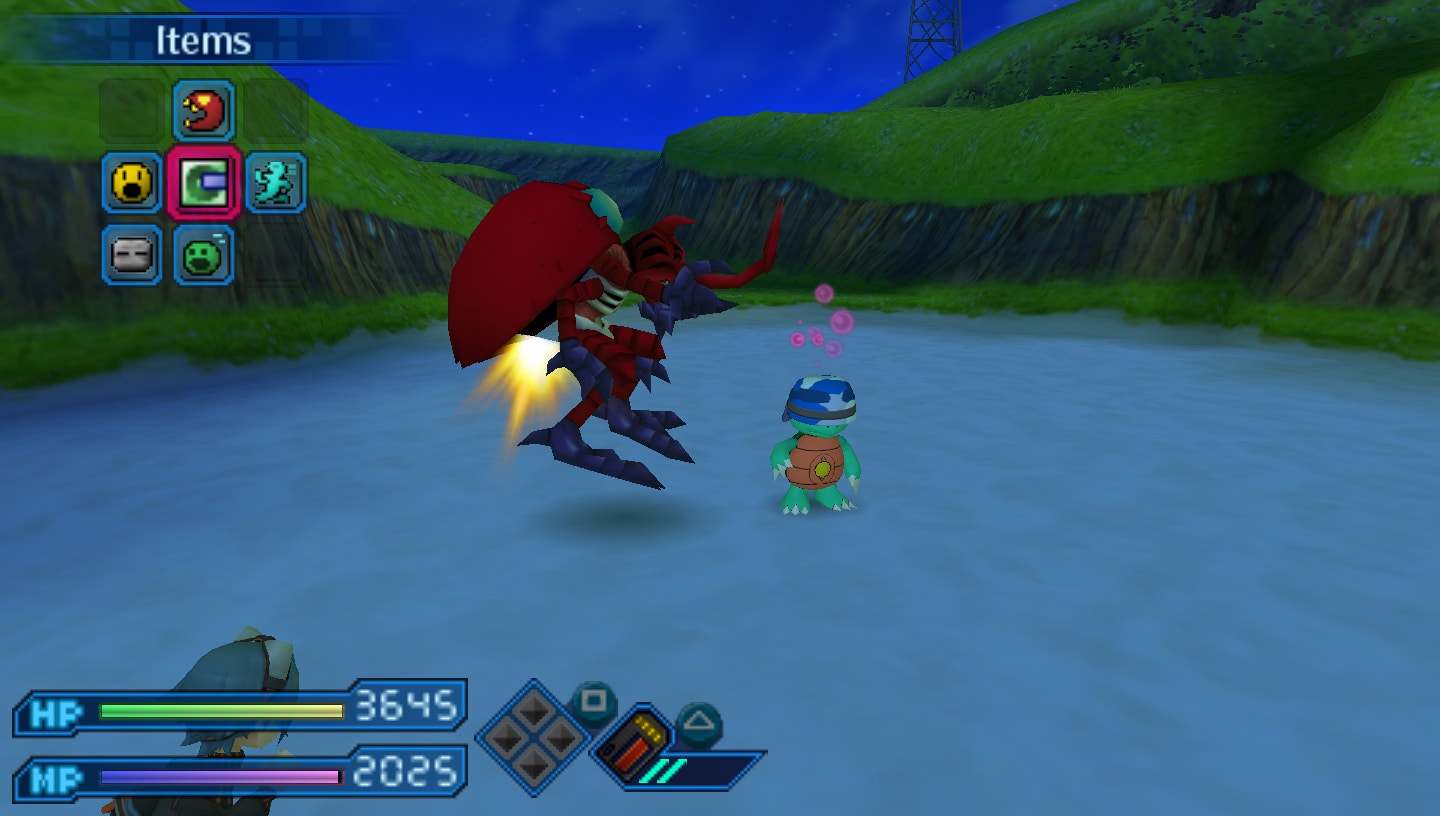Open the Items menu header
Viewport: 1440px width, 816px height.
(x=203, y=41)
